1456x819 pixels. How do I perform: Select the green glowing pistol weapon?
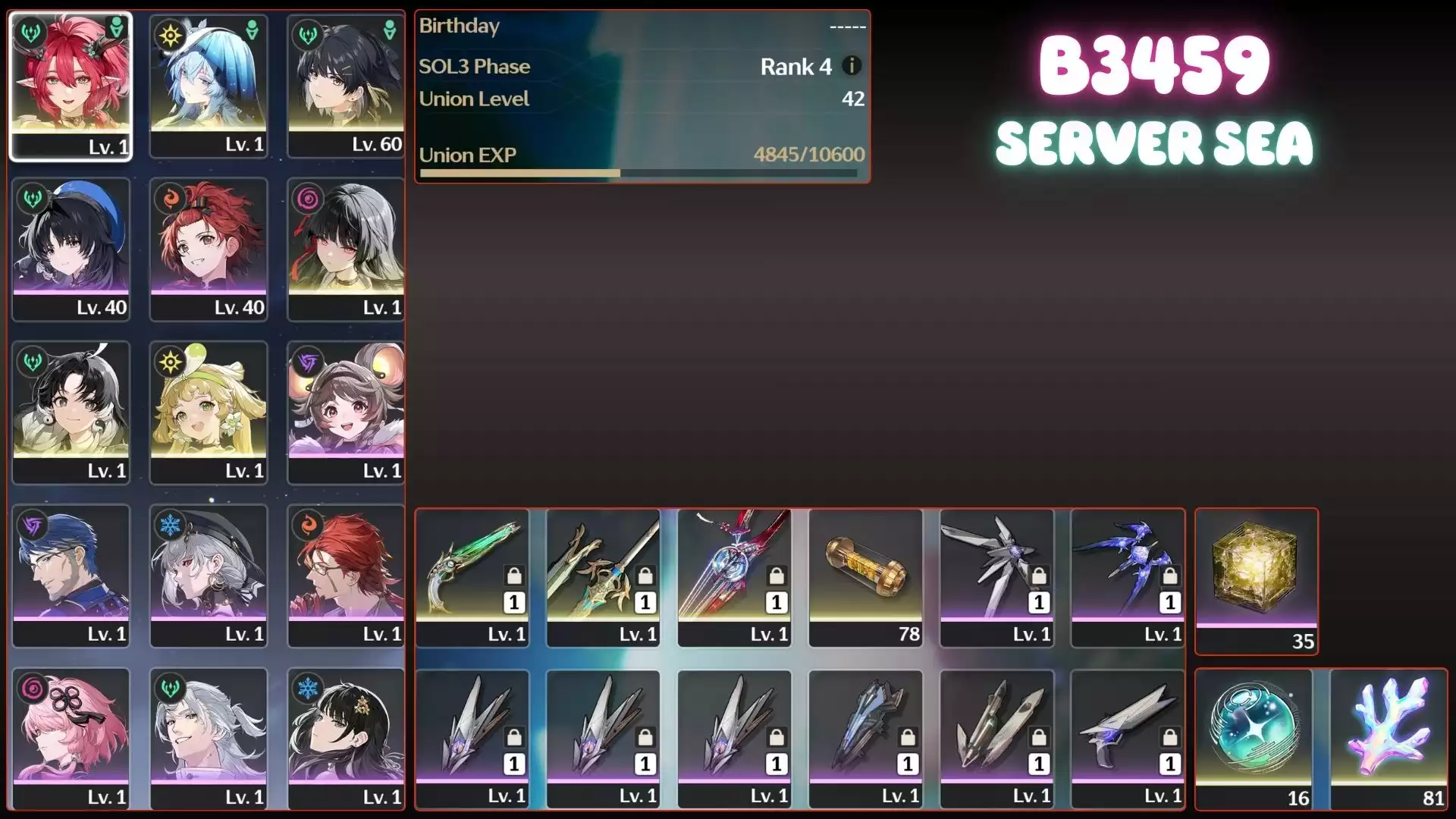472,576
